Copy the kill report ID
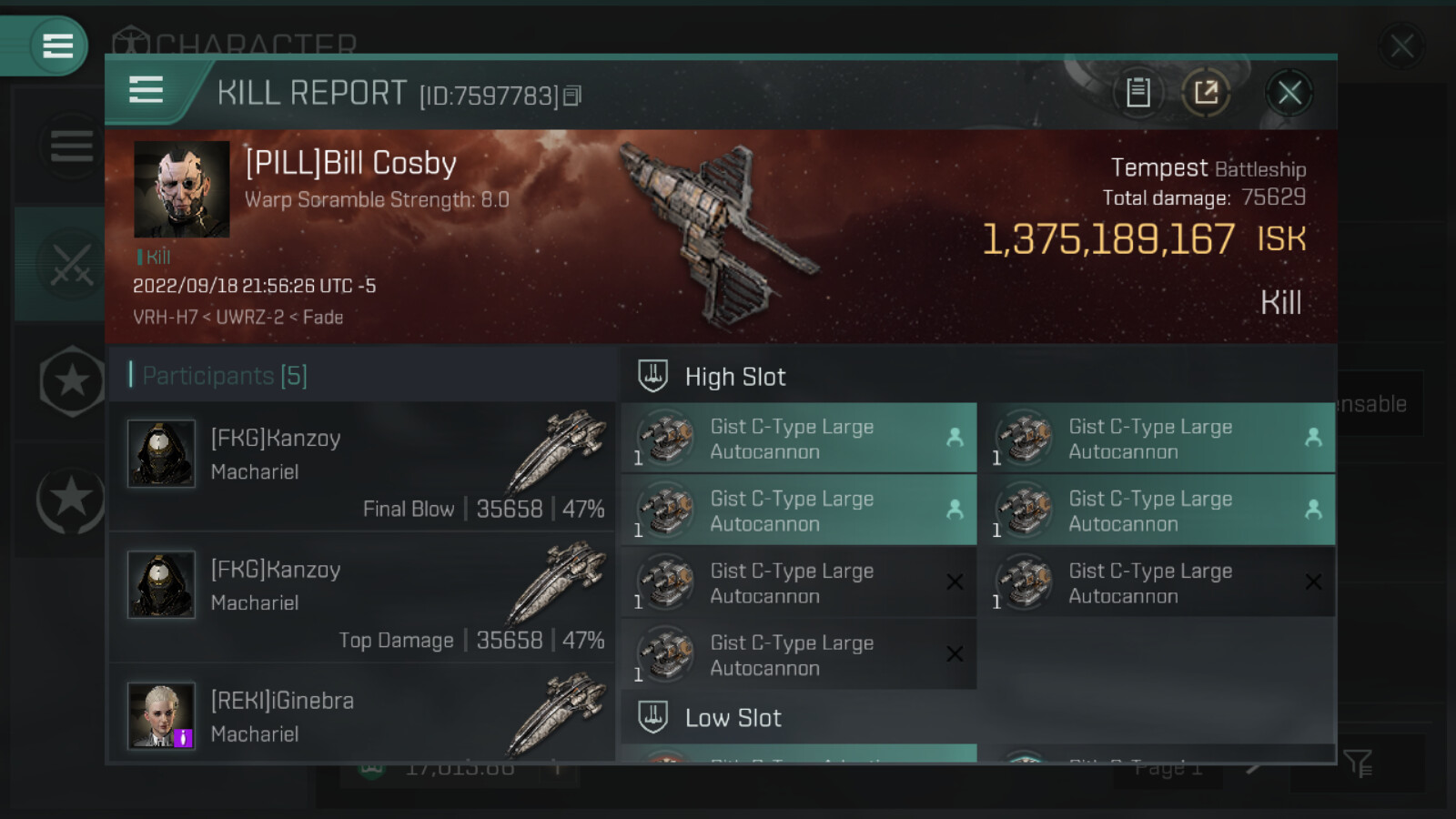The image size is (1456, 819). (572, 96)
